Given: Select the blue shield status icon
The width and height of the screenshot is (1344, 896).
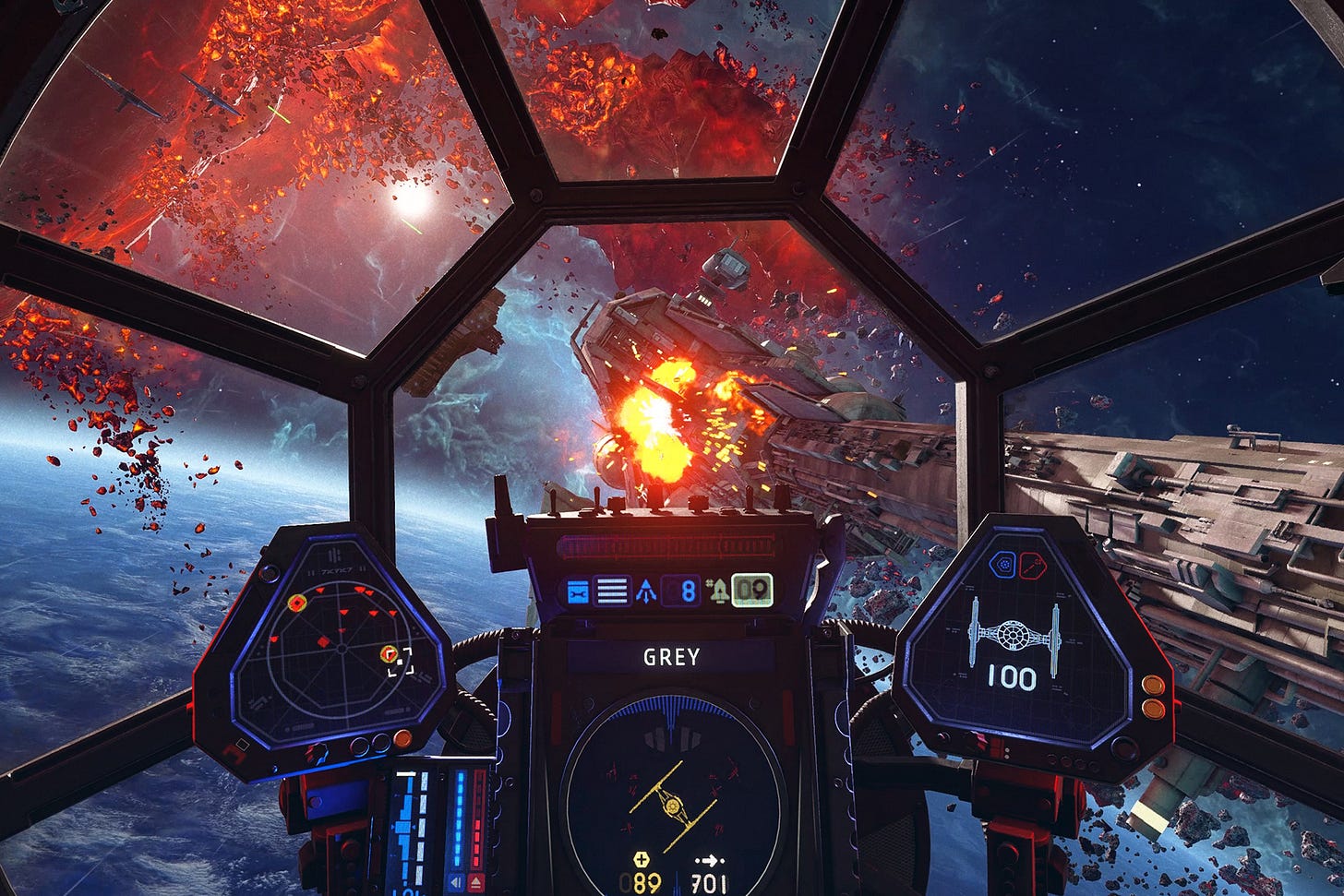Looking at the screenshot, I should click(x=1003, y=565).
